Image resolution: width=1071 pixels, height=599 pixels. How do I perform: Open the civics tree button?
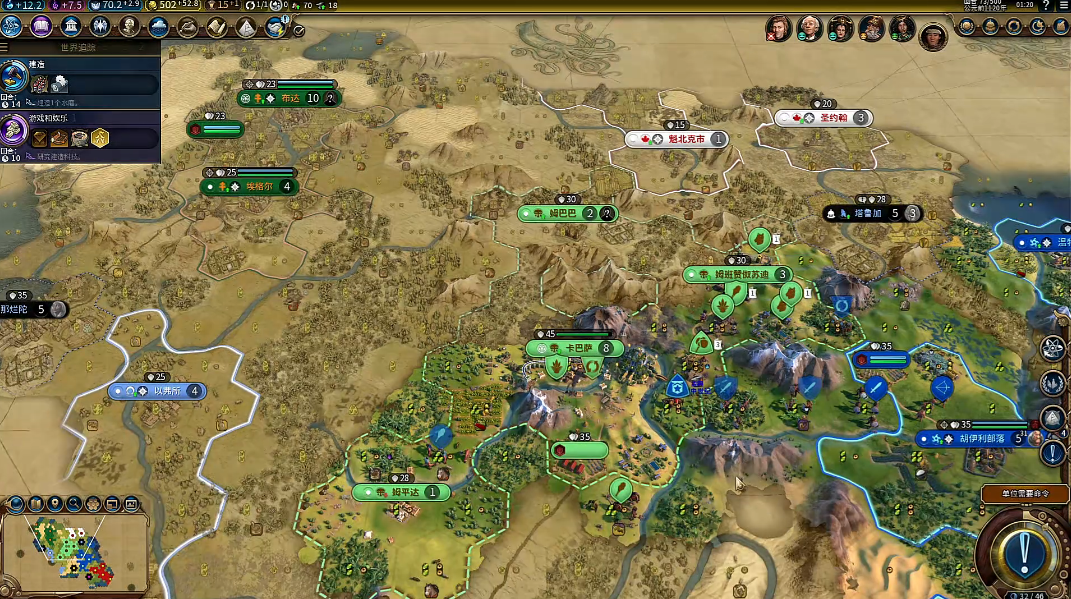pyautogui.click(x=42, y=27)
